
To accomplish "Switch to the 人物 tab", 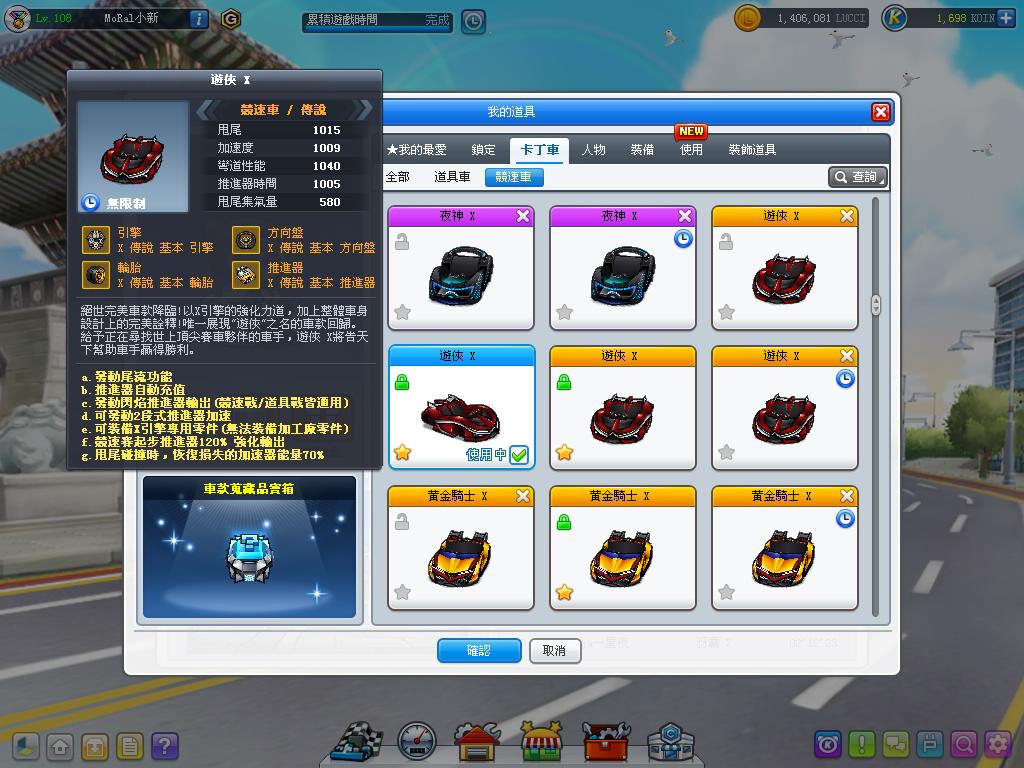I will click(593, 150).
